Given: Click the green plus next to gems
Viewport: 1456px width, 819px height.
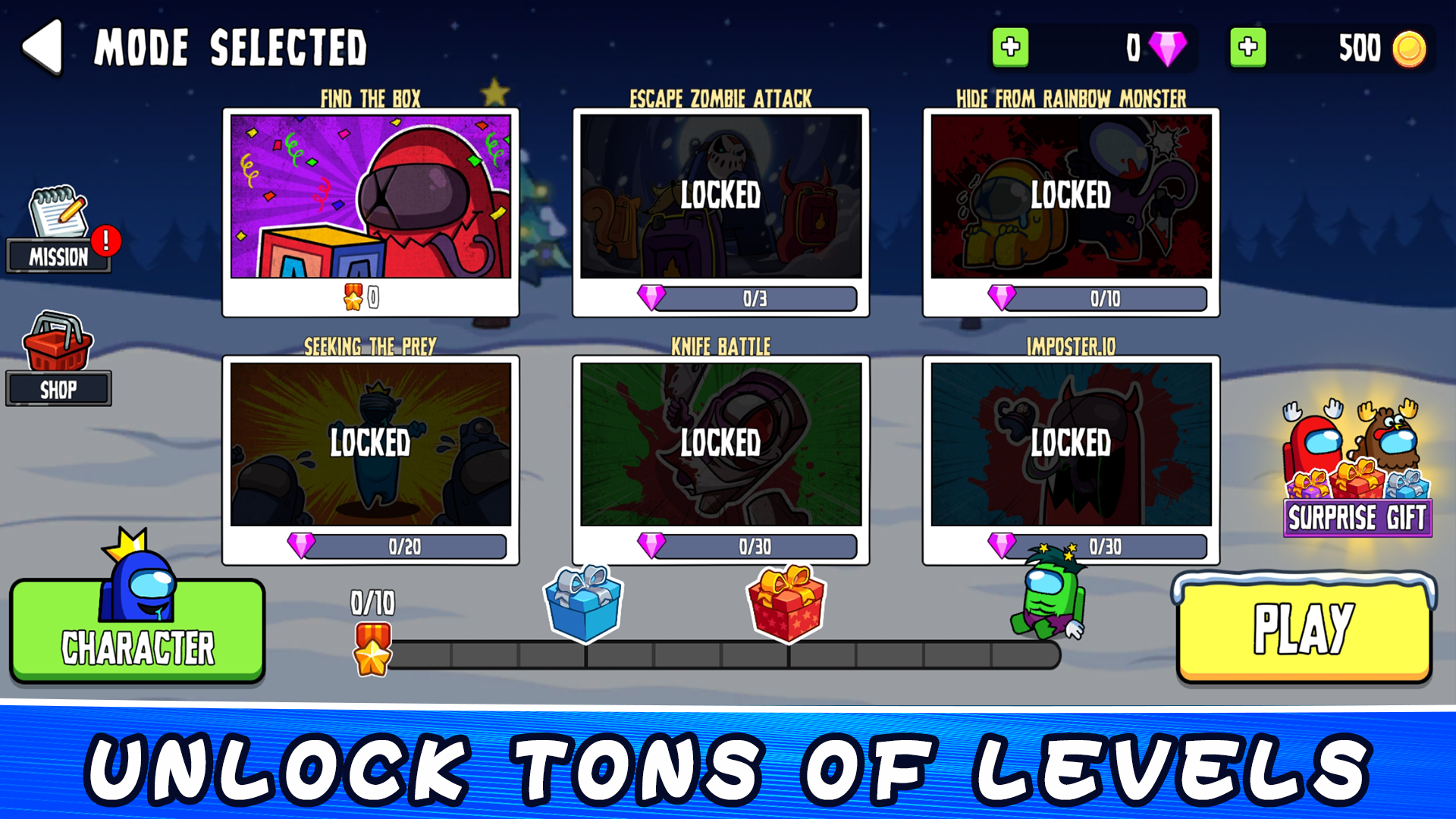Looking at the screenshot, I should coord(1011,48).
